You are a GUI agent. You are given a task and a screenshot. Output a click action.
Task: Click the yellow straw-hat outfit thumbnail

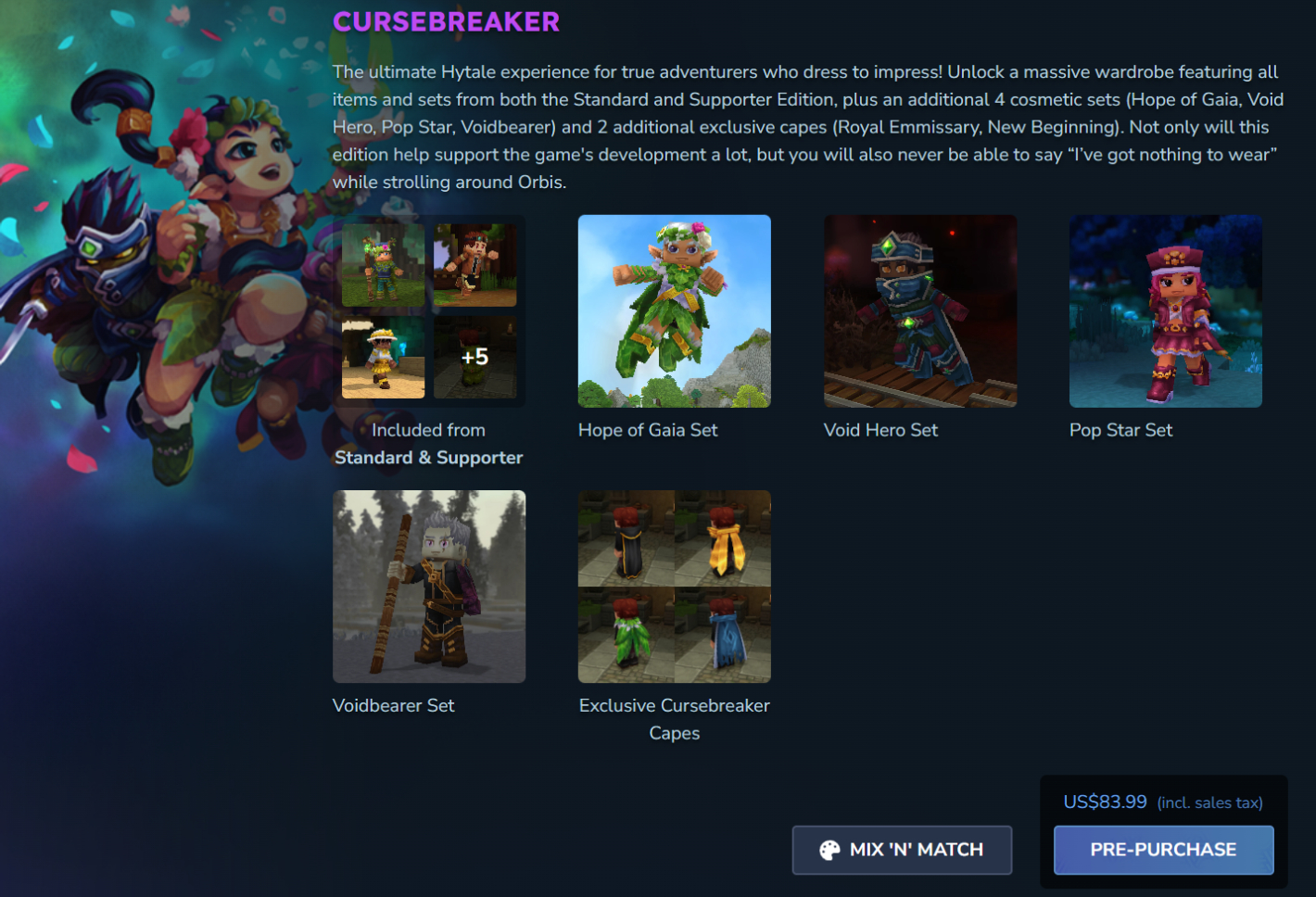[383, 359]
